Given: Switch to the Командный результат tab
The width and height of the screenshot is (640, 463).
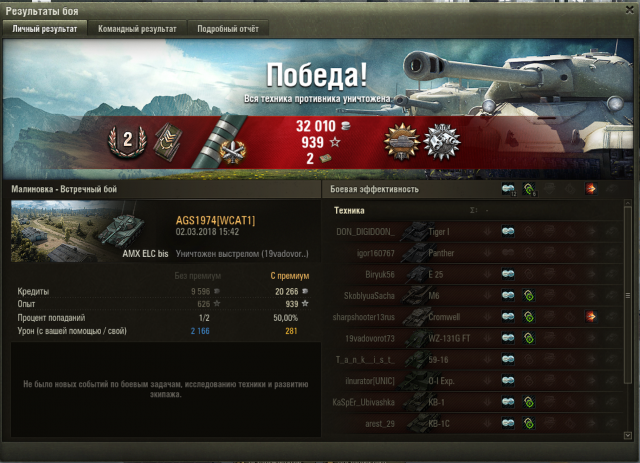Looking at the screenshot, I should [x=137, y=29].
